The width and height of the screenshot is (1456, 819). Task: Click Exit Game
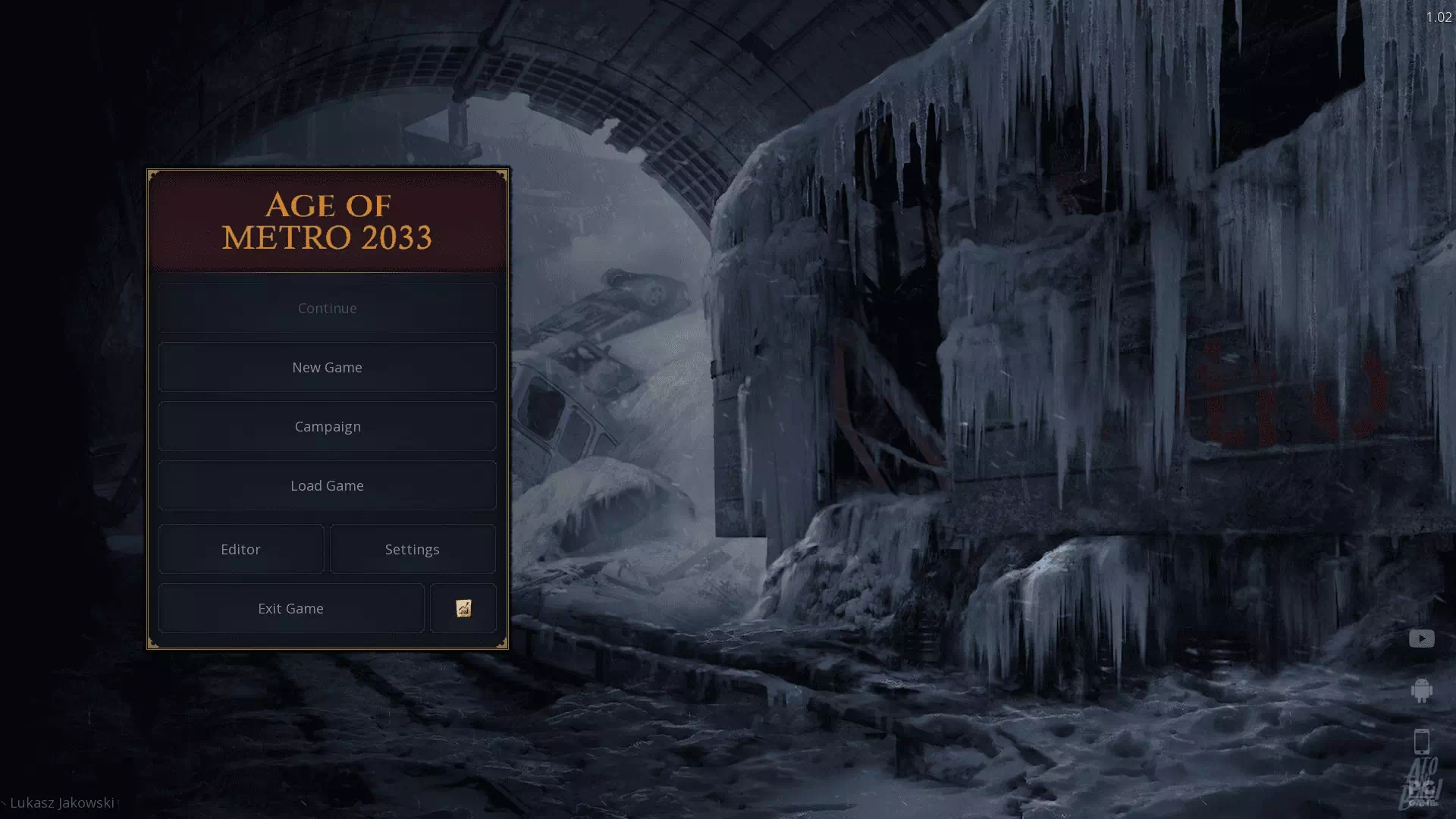290,608
